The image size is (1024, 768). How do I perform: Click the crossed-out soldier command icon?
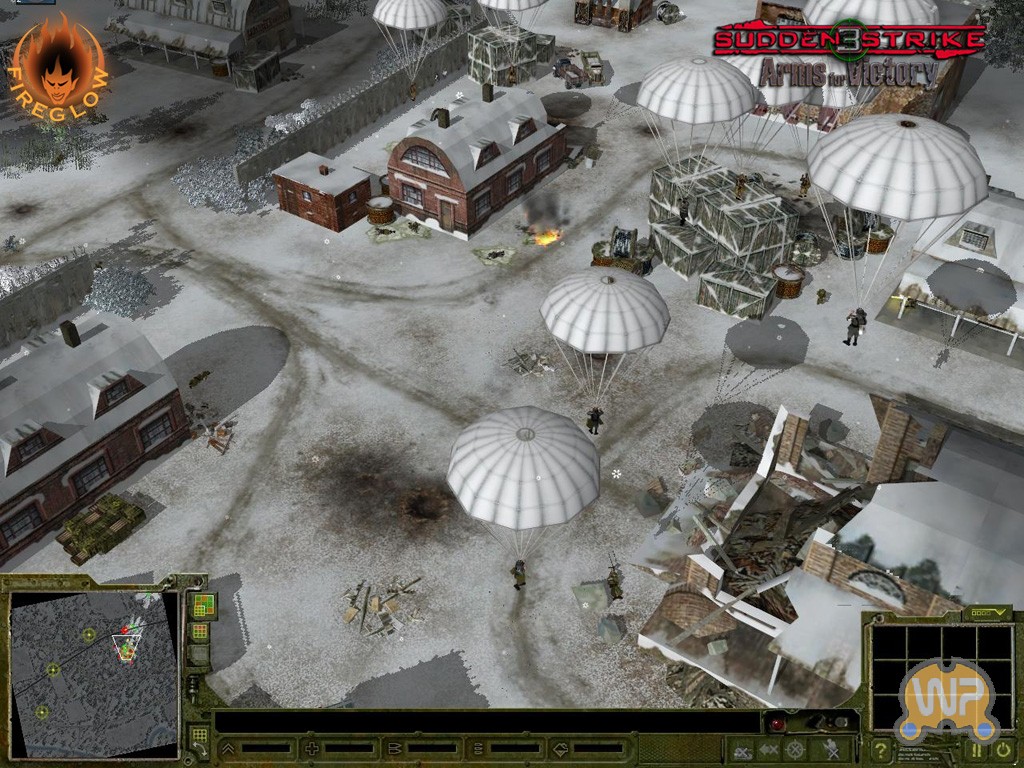pyautogui.click(x=829, y=749)
